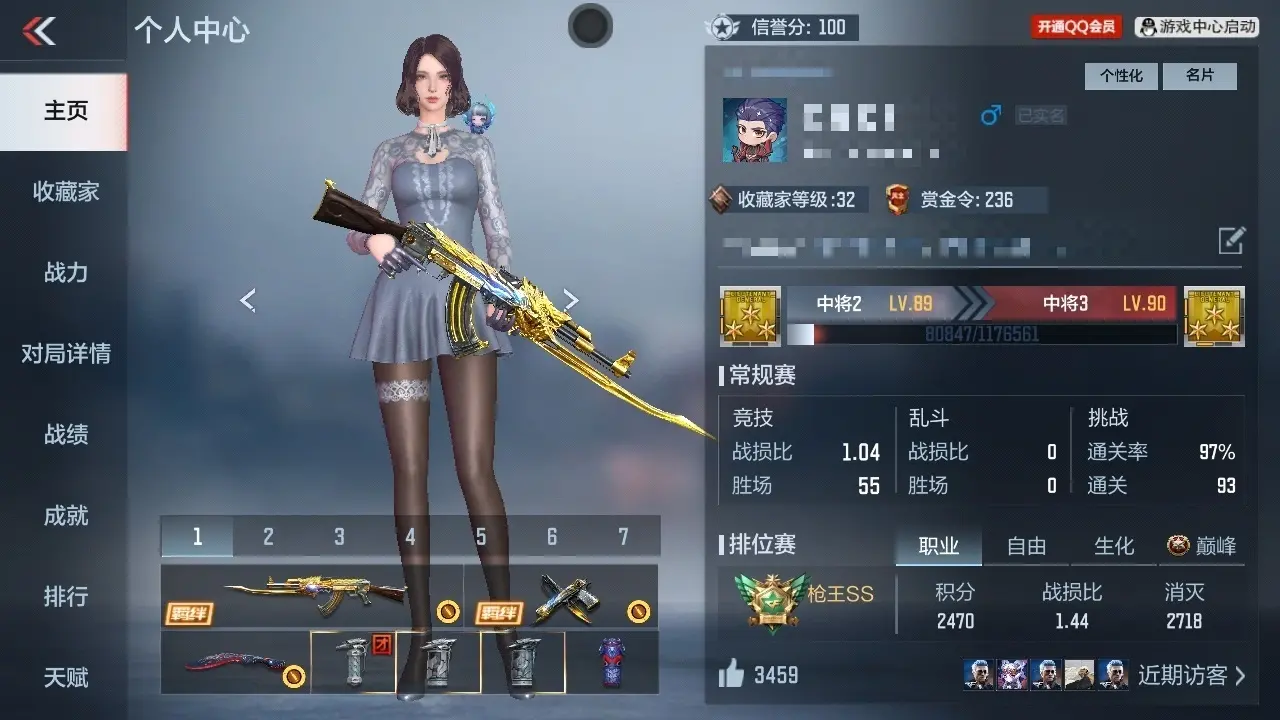Open the 巅峰 peak ranked tab
This screenshot has height=720, width=1280.
point(1202,546)
